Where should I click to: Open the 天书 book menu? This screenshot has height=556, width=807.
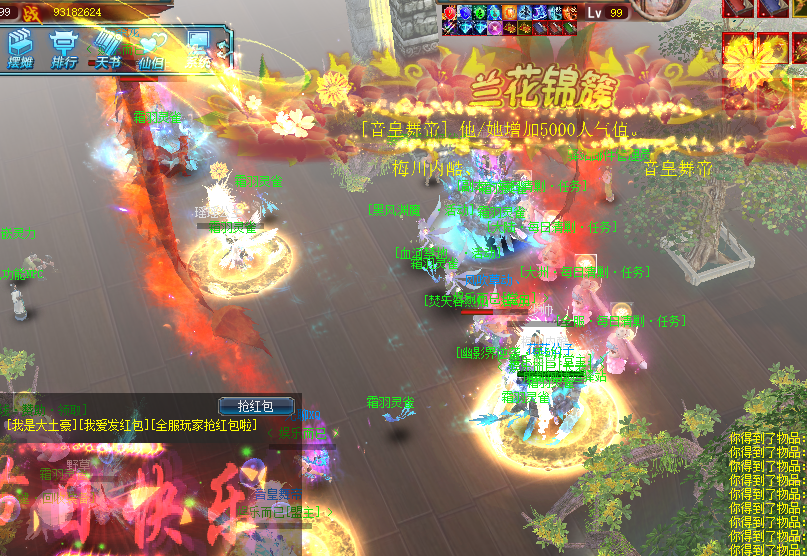tap(109, 50)
